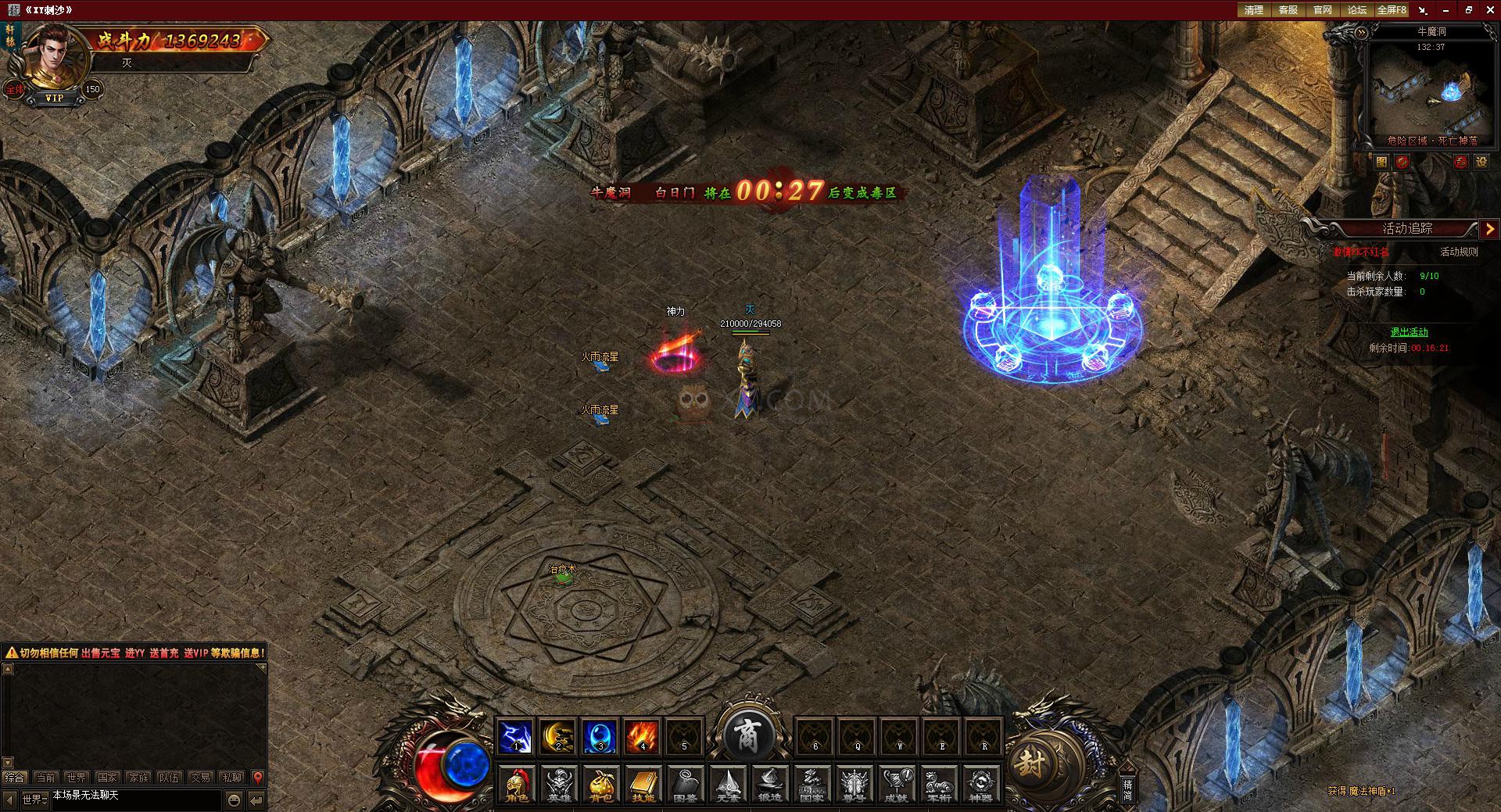The height and width of the screenshot is (812, 1501).
Task: View the 活动规则 event rules
Action: coord(1459,252)
